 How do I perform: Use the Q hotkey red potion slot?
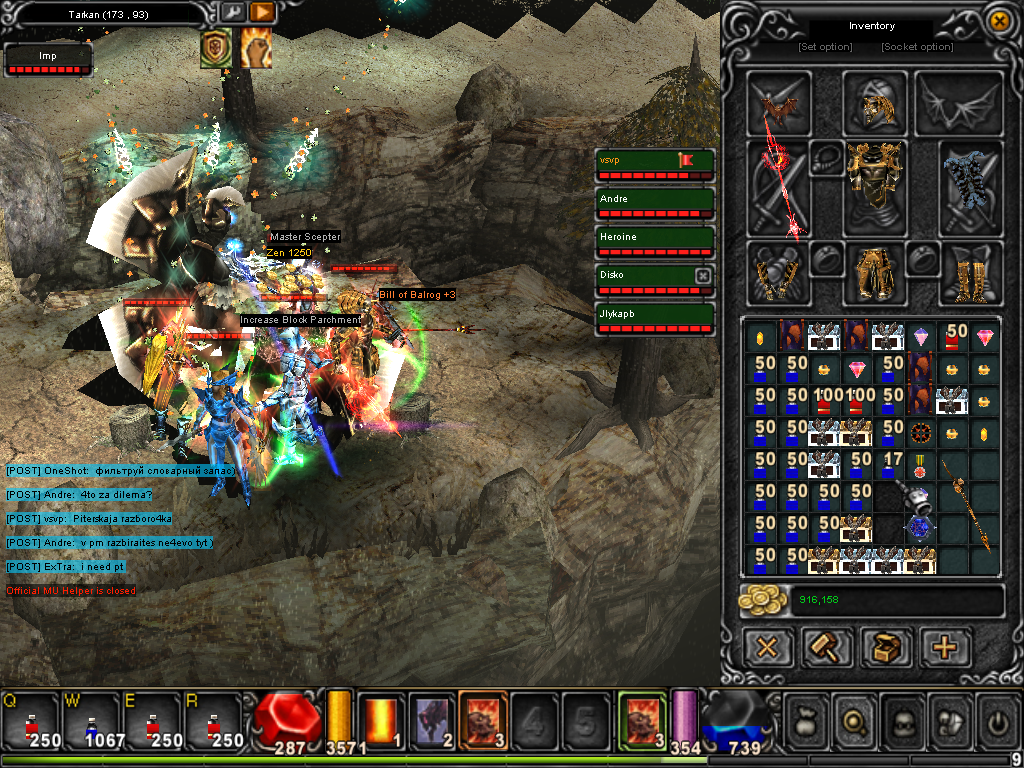coord(32,722)
